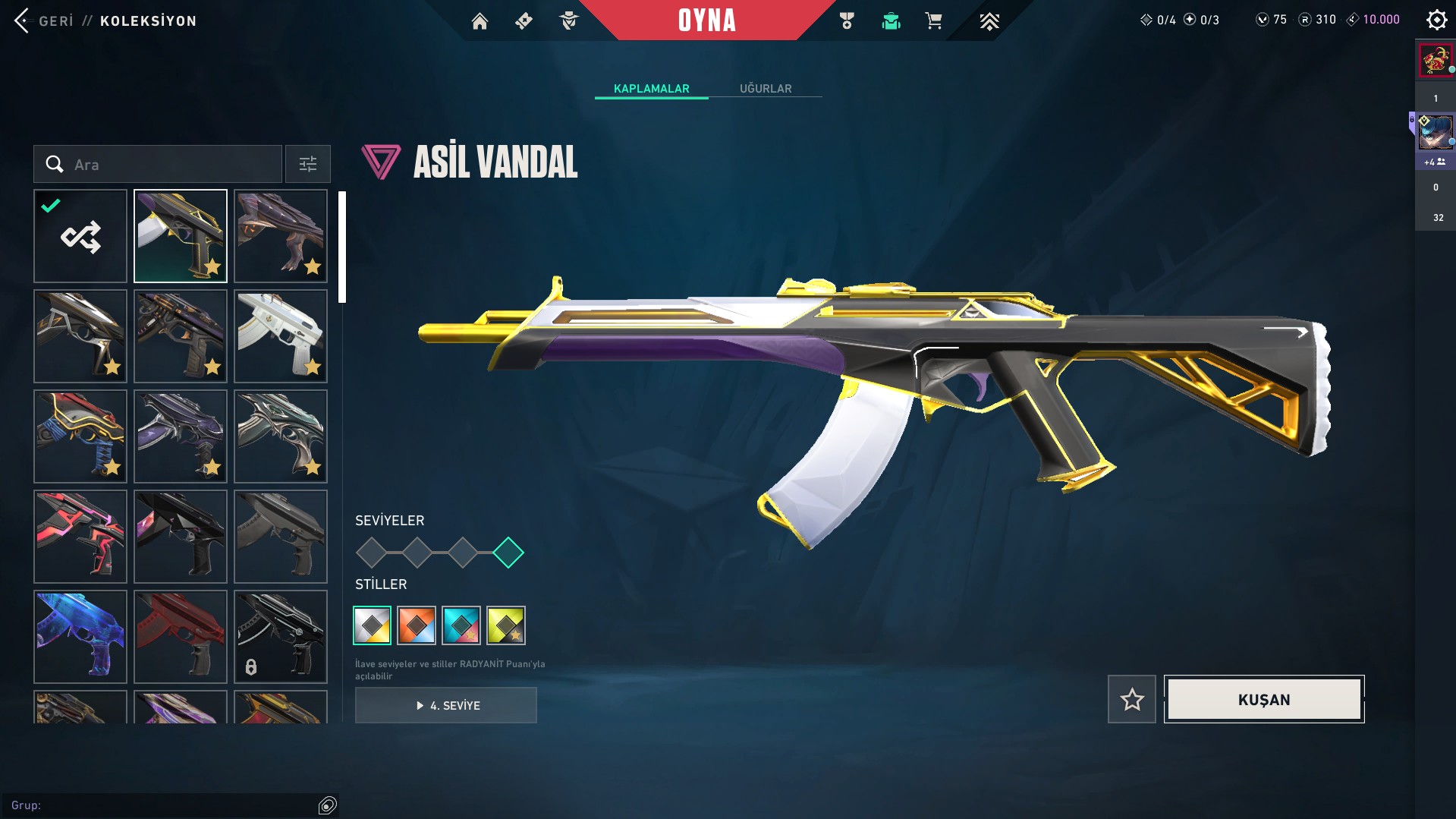The image size is (1456, 819).
Task: Select the random shuffle skin tile
Action: (x=80, y=236)
